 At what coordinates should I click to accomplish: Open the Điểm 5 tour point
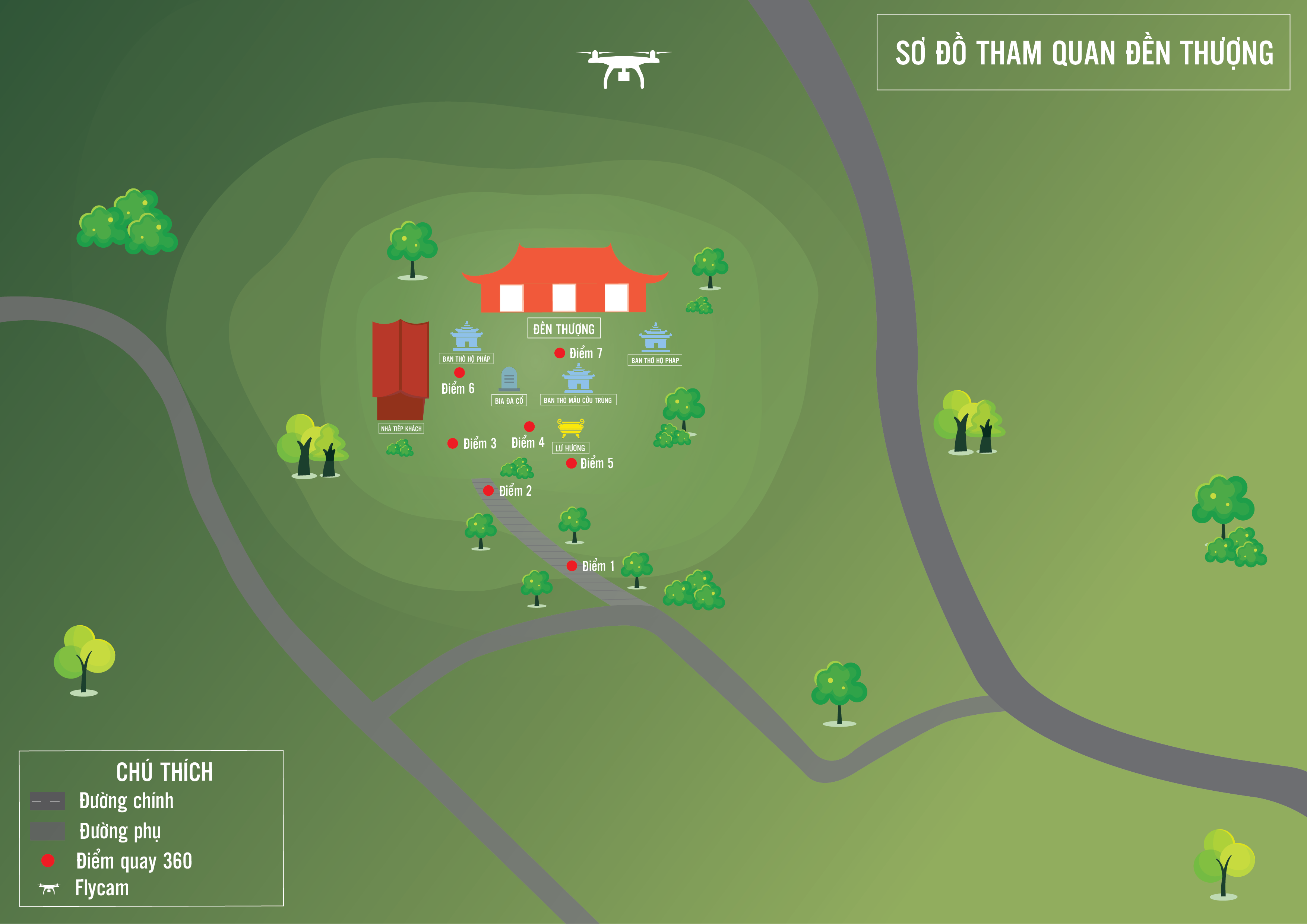[572, 463]
